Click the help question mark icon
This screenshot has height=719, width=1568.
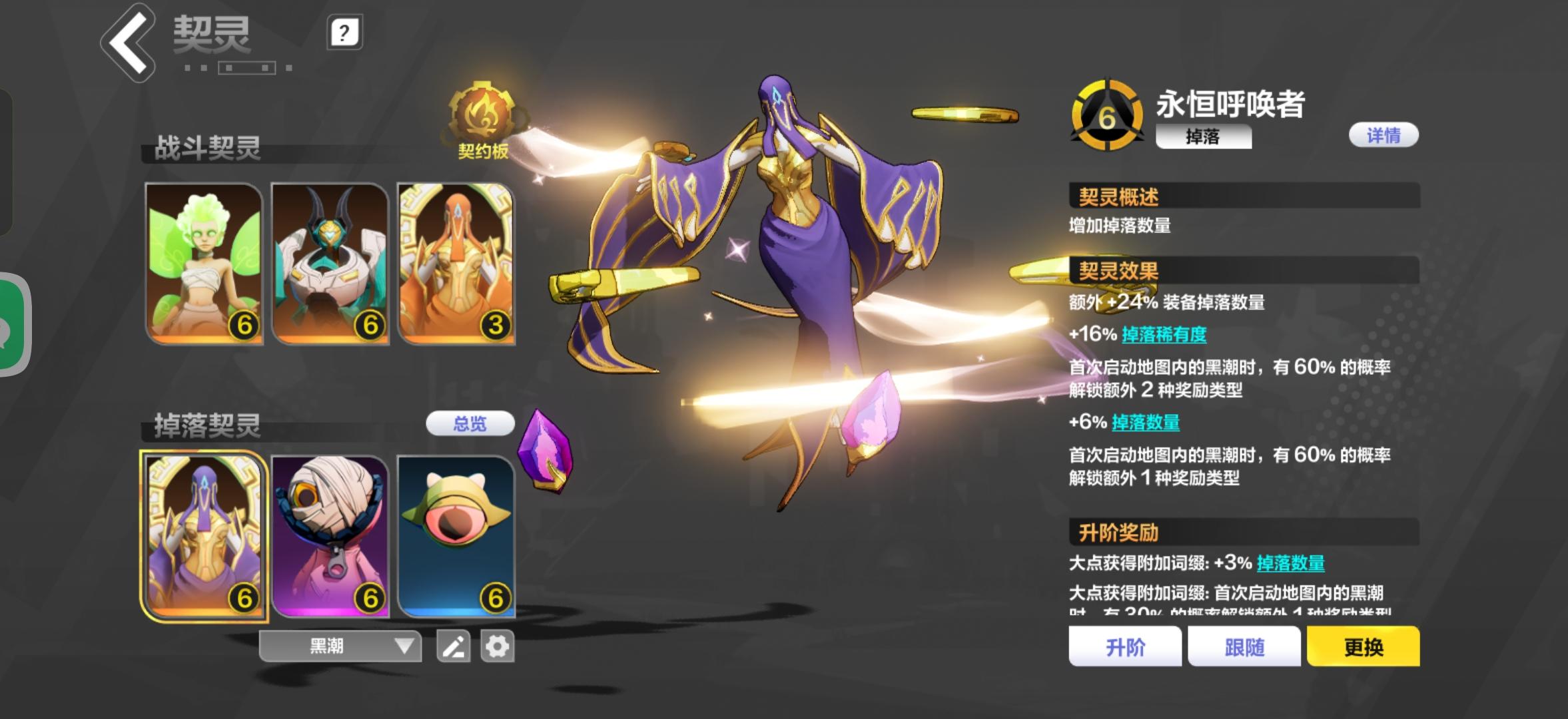342,32
